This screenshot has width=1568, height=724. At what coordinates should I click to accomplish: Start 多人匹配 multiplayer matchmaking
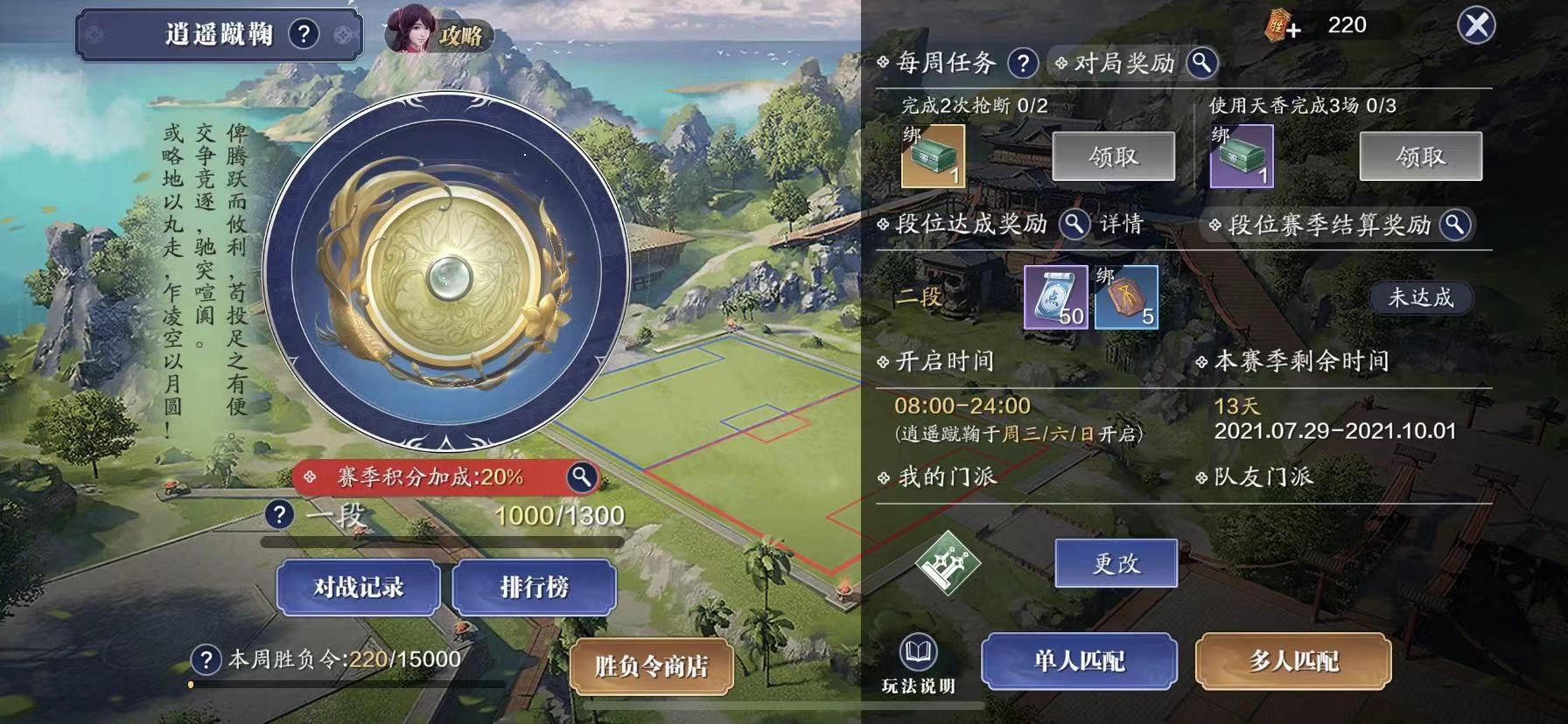[1292, 662]
